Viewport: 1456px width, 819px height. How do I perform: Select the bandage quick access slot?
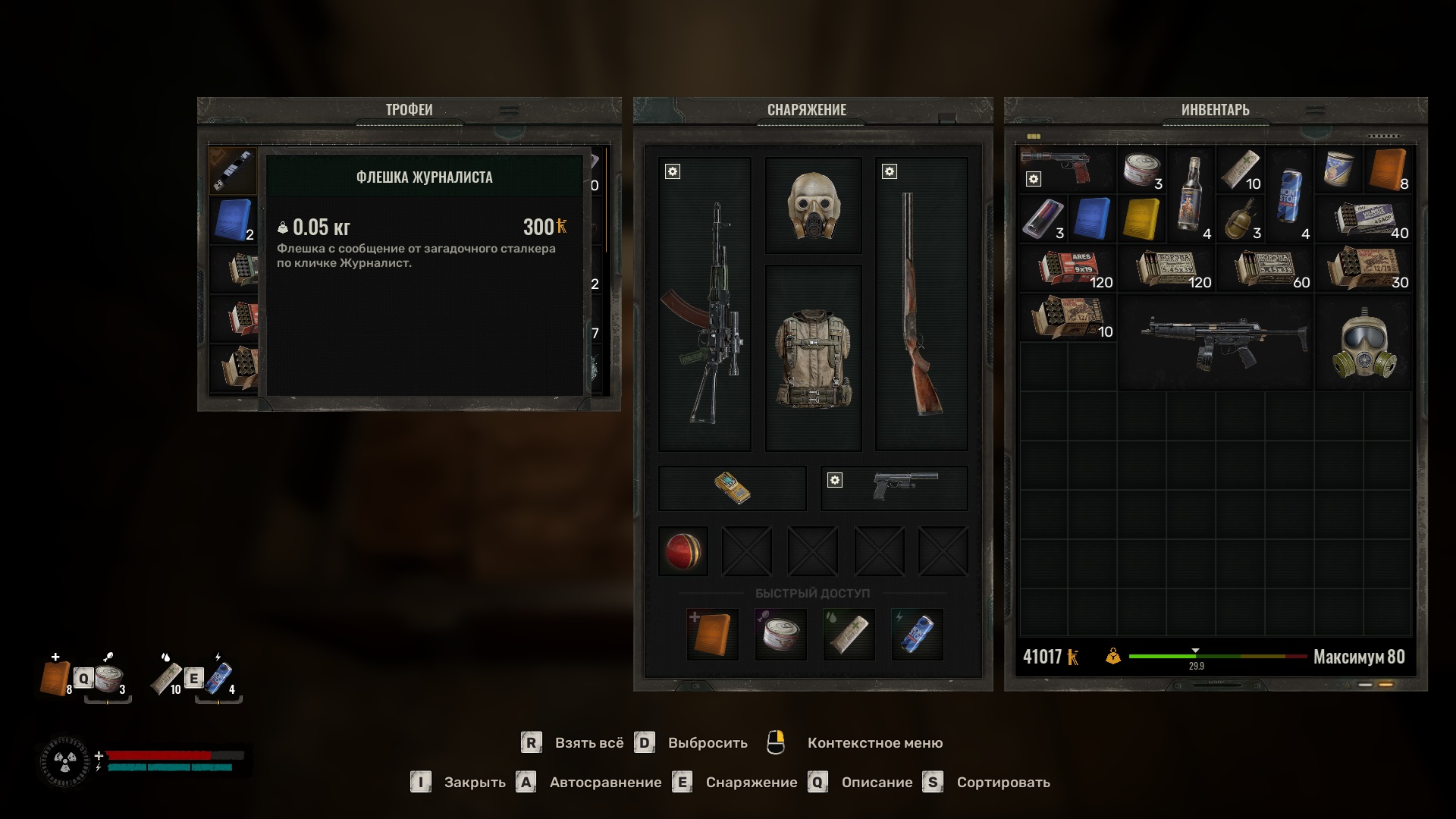pos(849,634)
